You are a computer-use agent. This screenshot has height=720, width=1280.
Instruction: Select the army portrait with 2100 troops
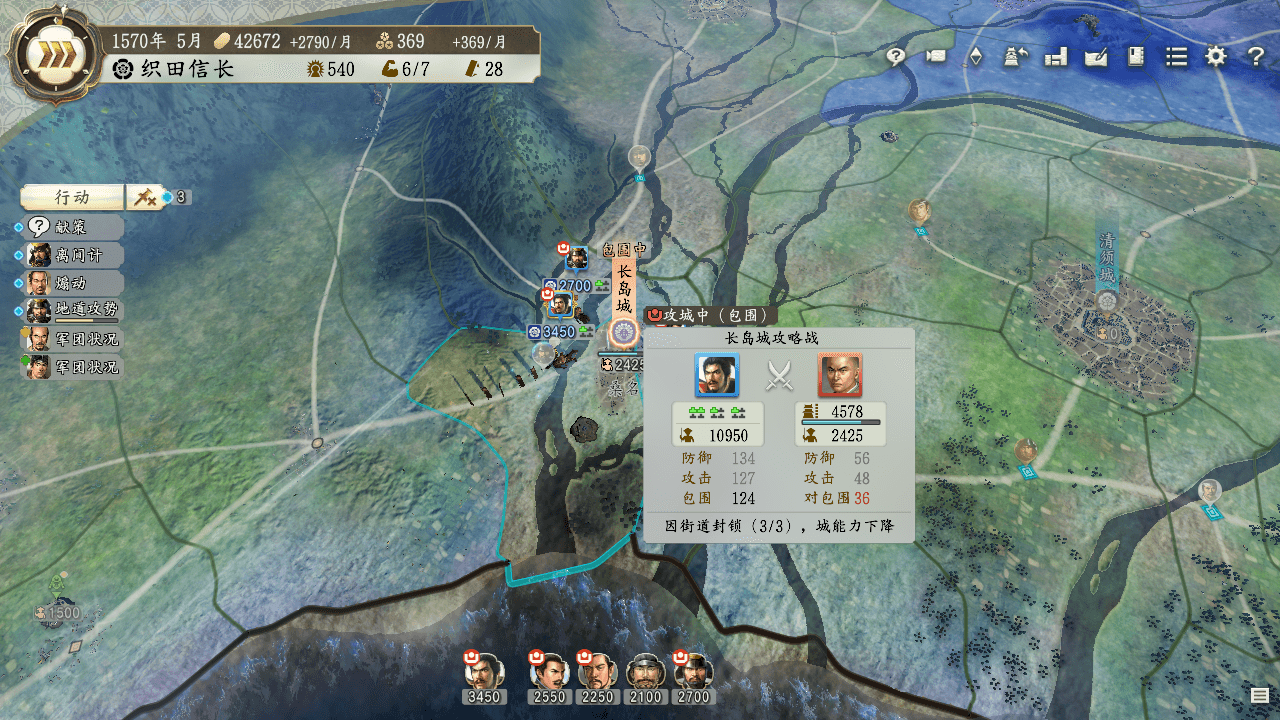646,671
